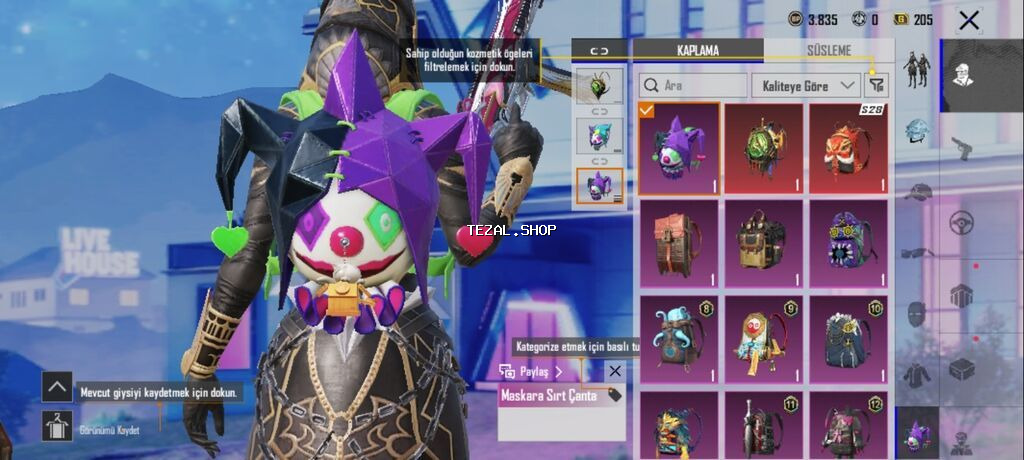The width and height of the screenshot is (1024, 460).
Task: Select the KAPLAMA tab
Action: coord(698,50)
